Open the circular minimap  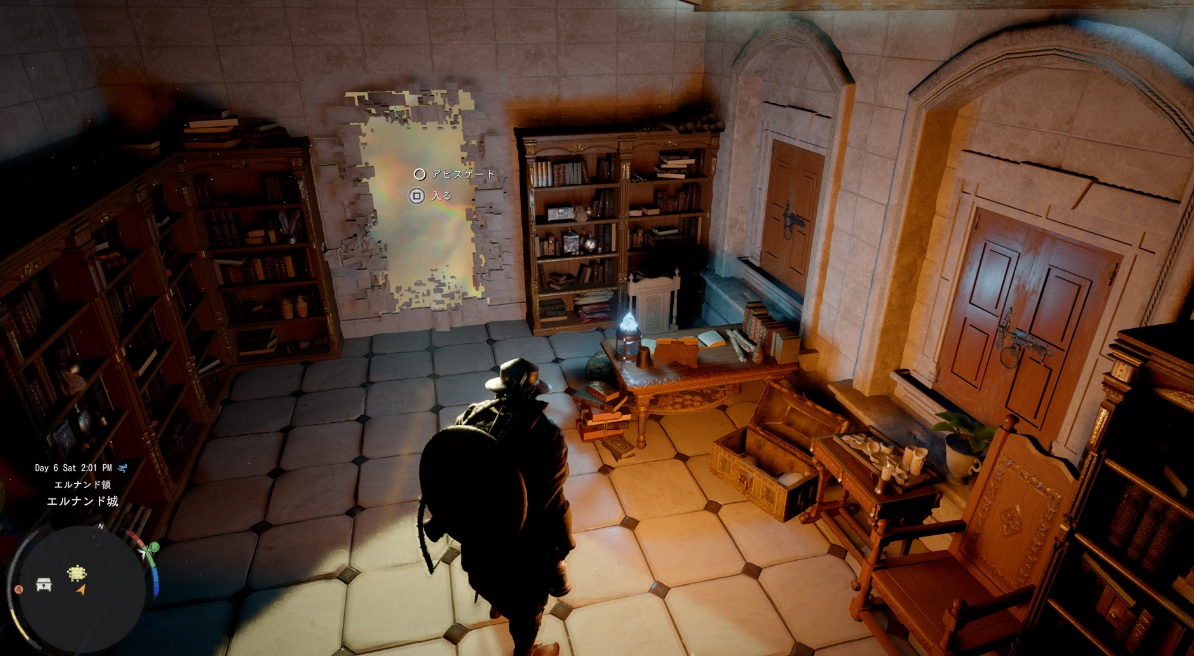point(82,588)
